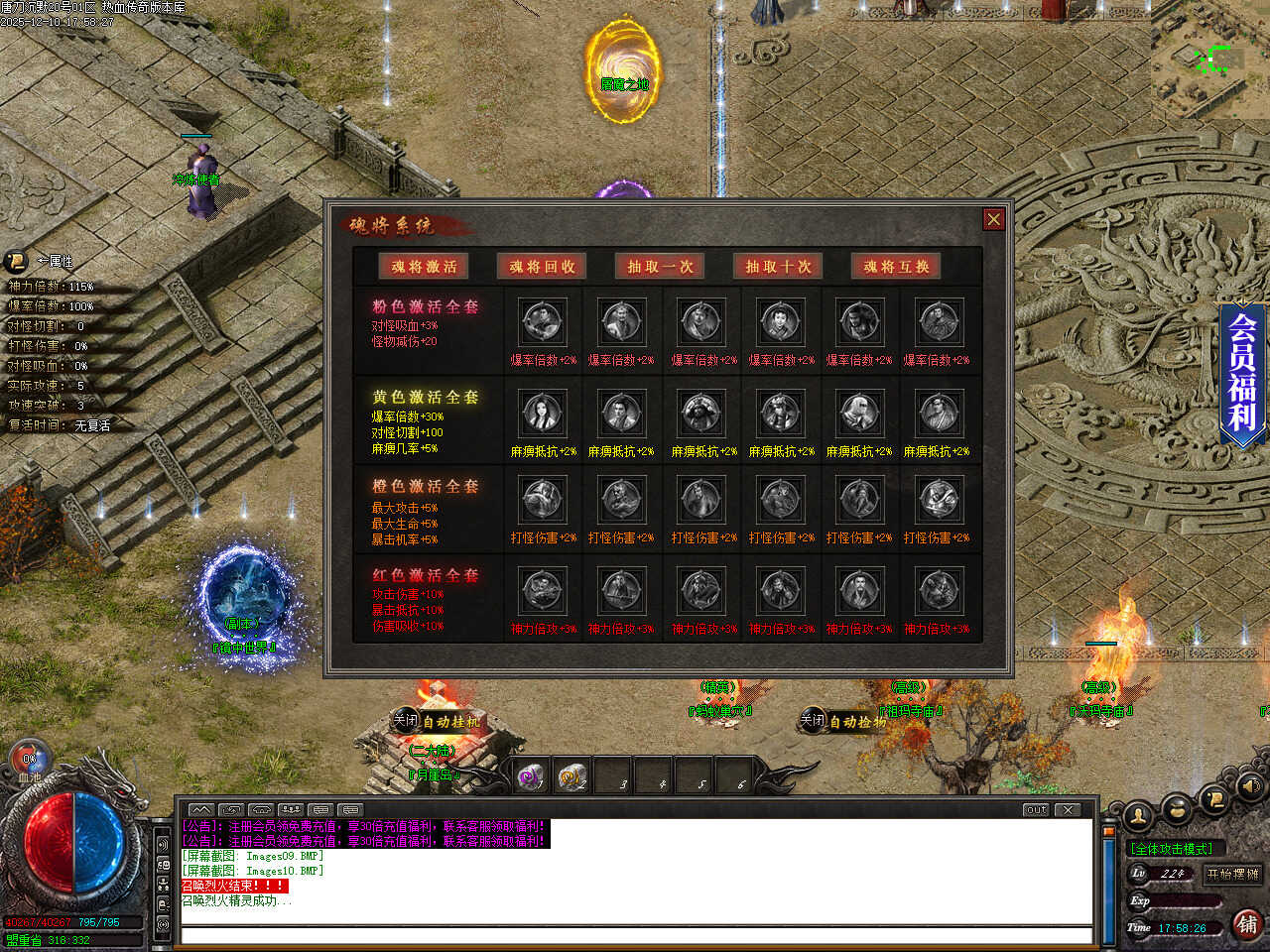Screen dimensions: 1270x952
Task: Toggle the 自动捡物 auto-loot button
Action: click(x=843, y=721)
